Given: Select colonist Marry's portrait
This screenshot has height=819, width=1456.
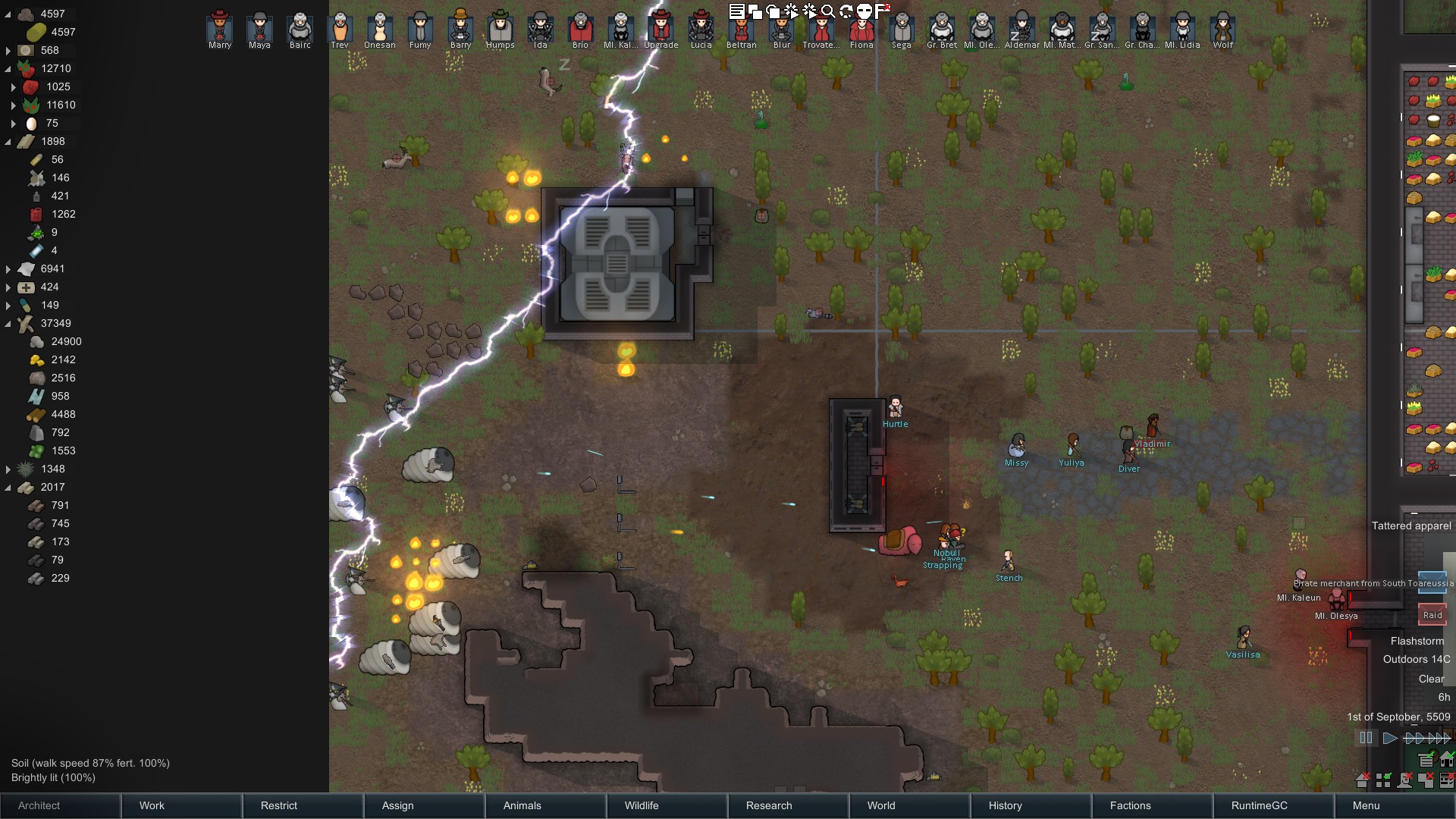Looking at the screenshot, I should tap(220, 28).
